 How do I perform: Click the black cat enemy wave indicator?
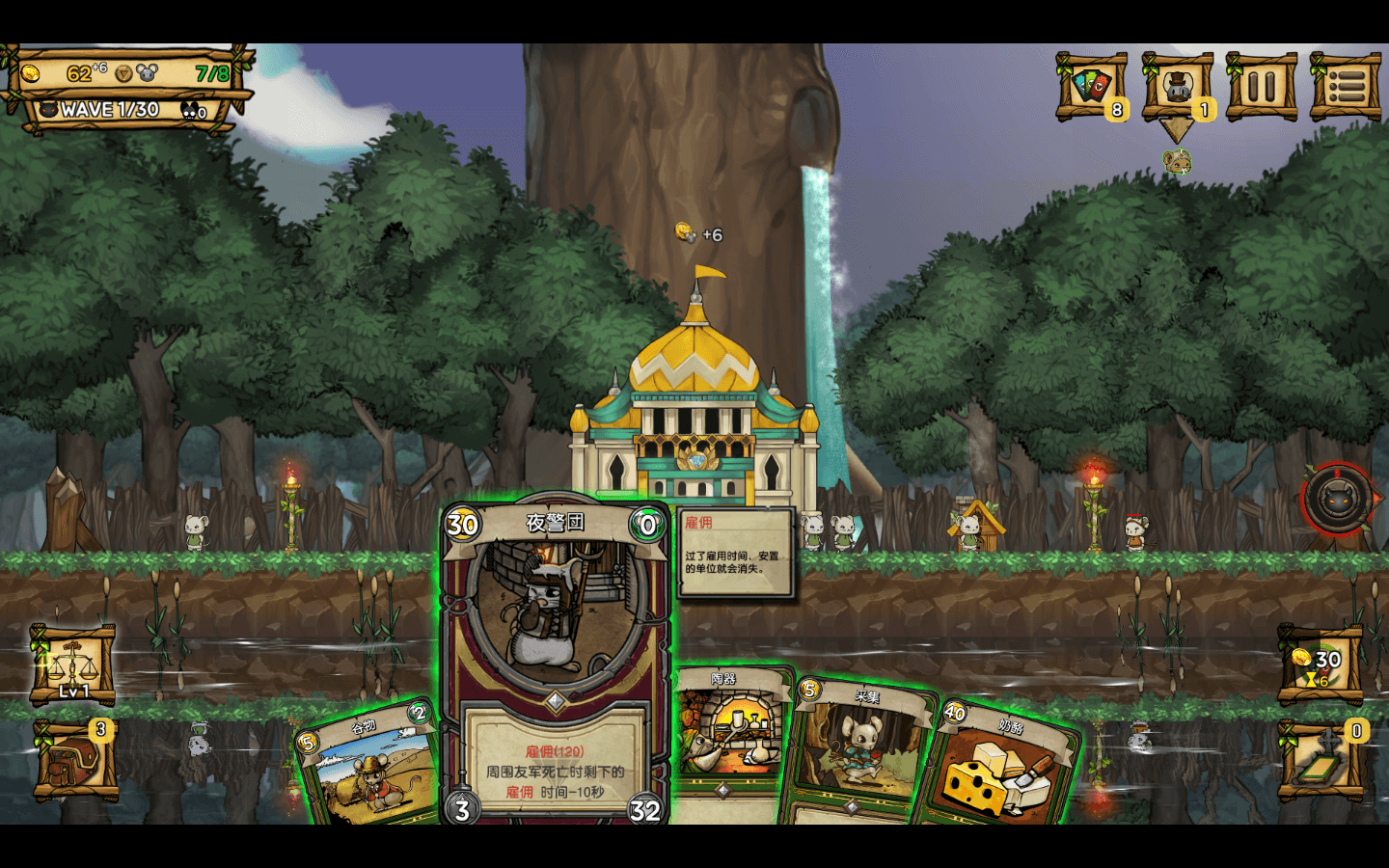coord(1338,500)
